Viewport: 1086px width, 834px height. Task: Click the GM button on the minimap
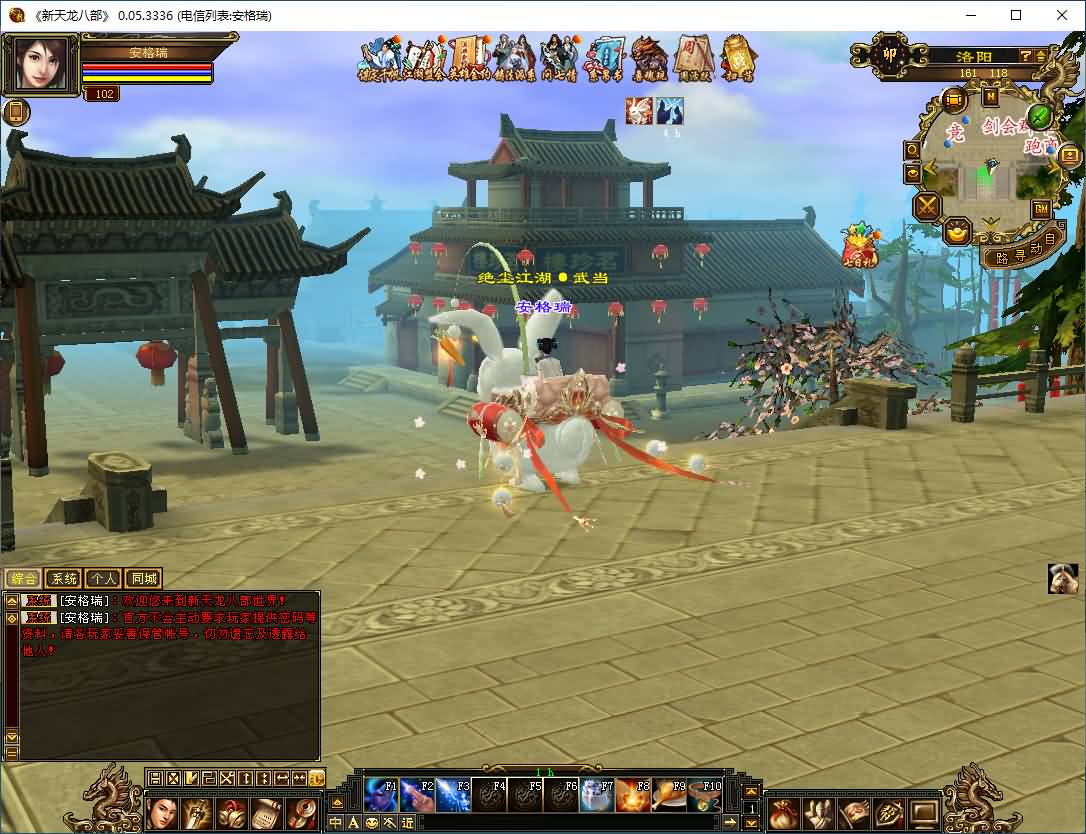click(x=1041, y=209)
